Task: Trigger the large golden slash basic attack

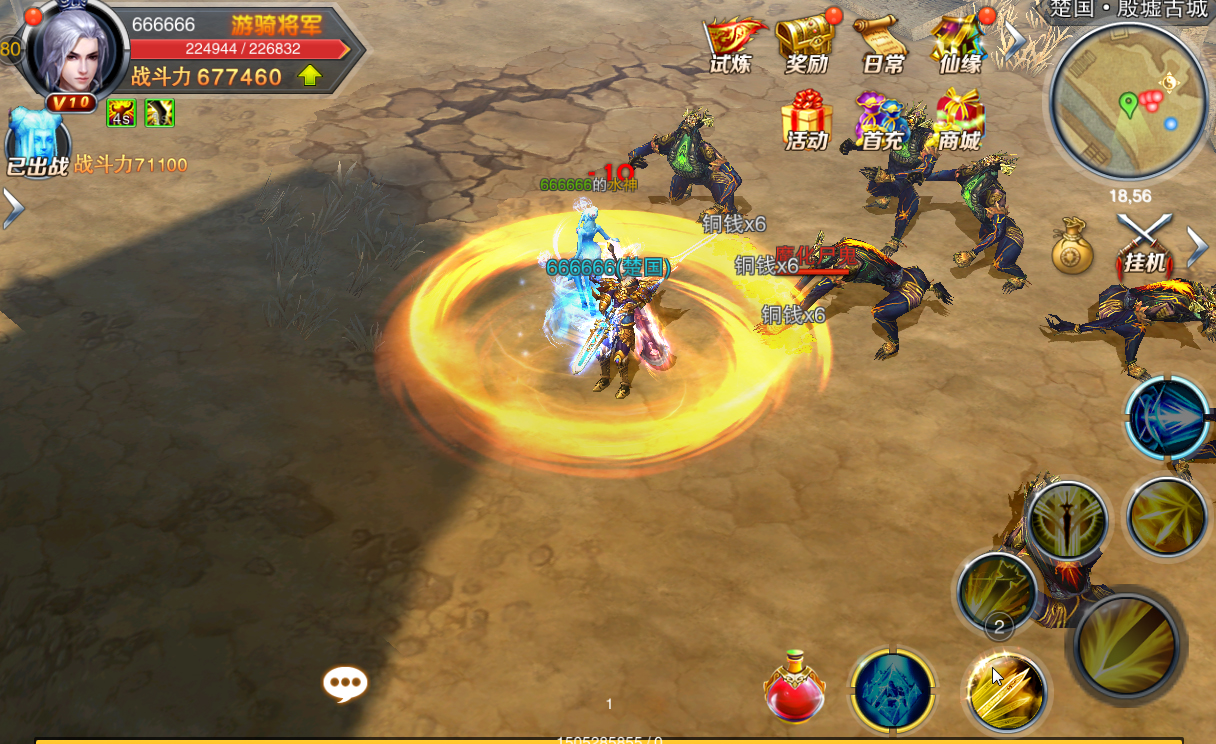Action: [1128, 643]
